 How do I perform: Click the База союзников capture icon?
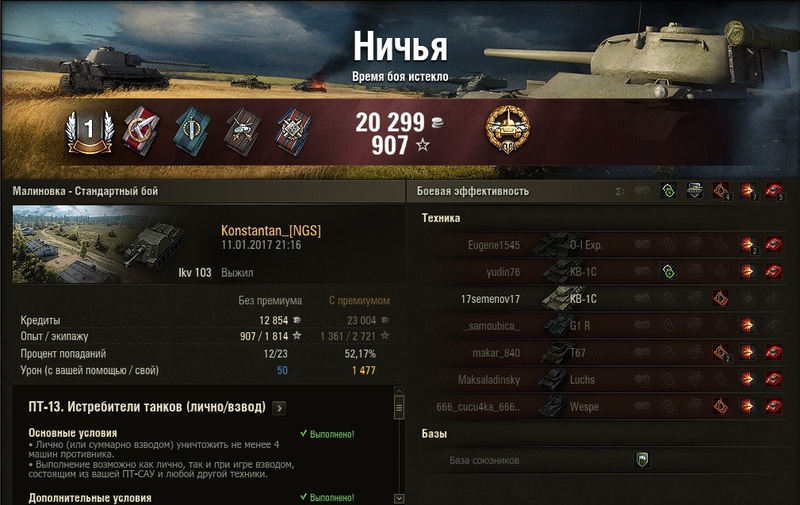pyautogui.click(x=642, y=460)
